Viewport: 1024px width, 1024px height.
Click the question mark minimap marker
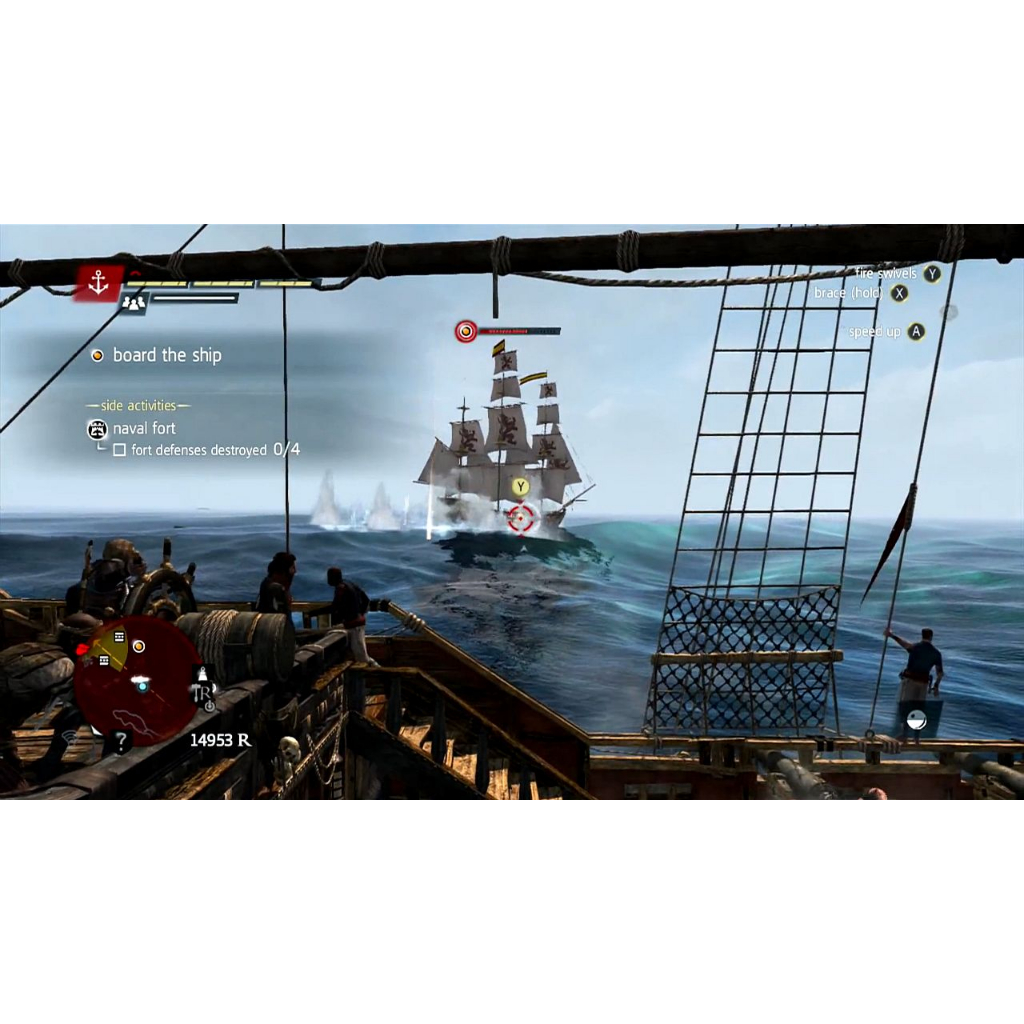coord(121,742)
